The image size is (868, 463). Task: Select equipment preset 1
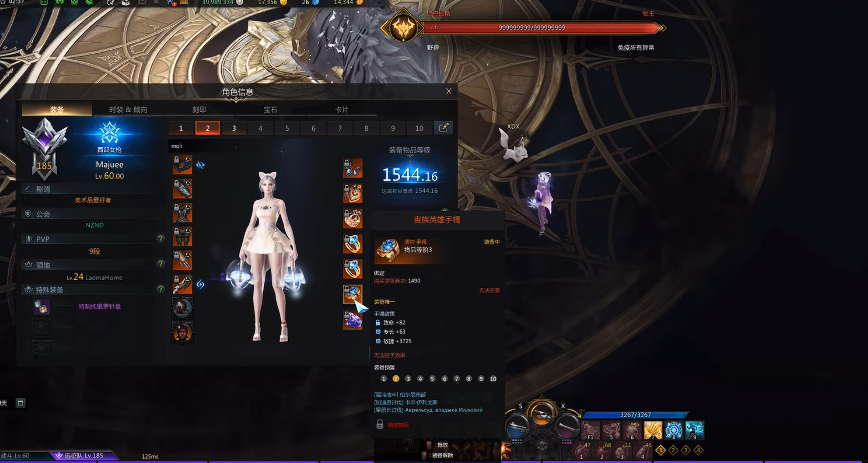pos(181,128)
